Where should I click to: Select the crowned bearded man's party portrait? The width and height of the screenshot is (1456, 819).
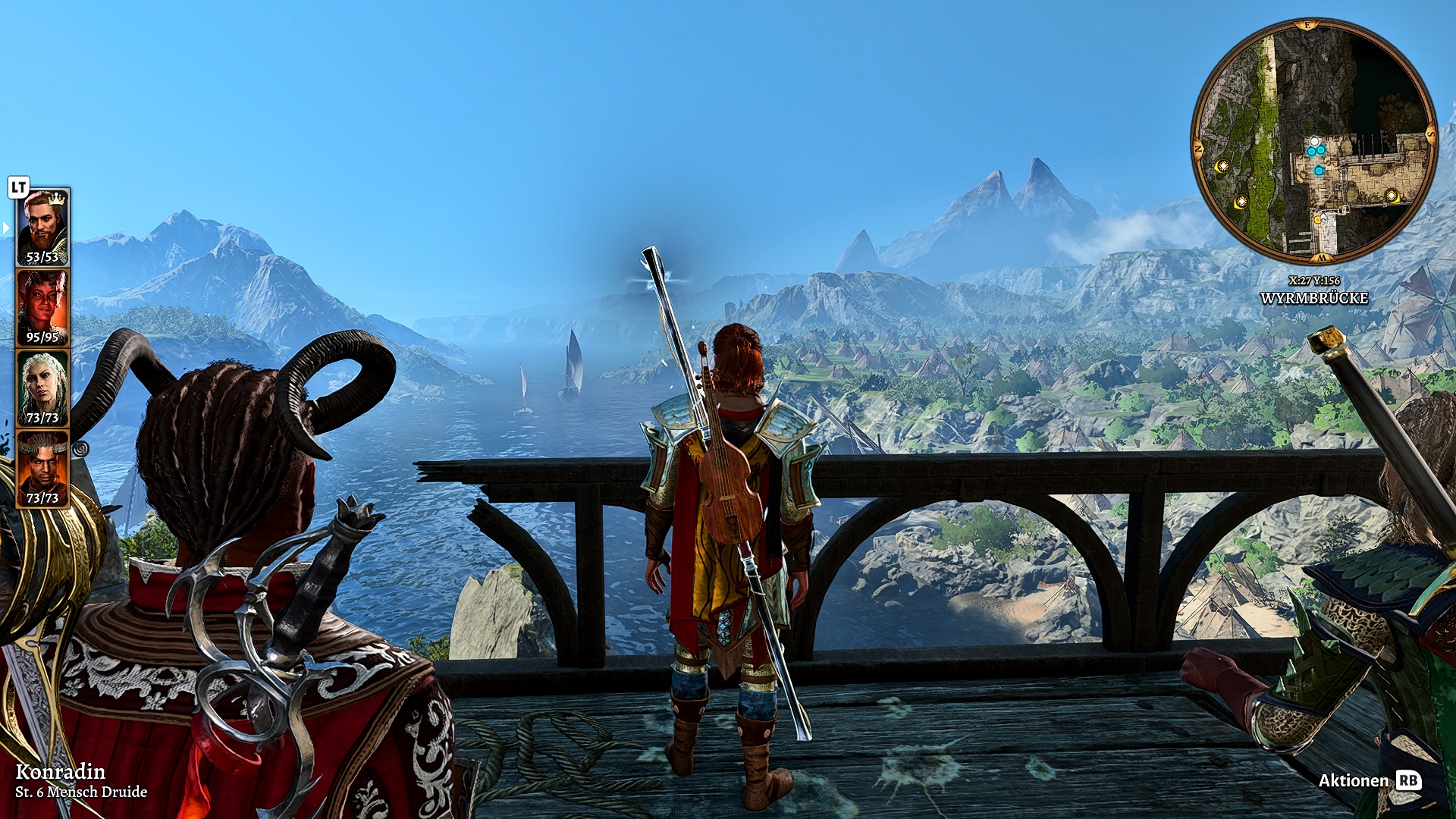click(42, 227)
